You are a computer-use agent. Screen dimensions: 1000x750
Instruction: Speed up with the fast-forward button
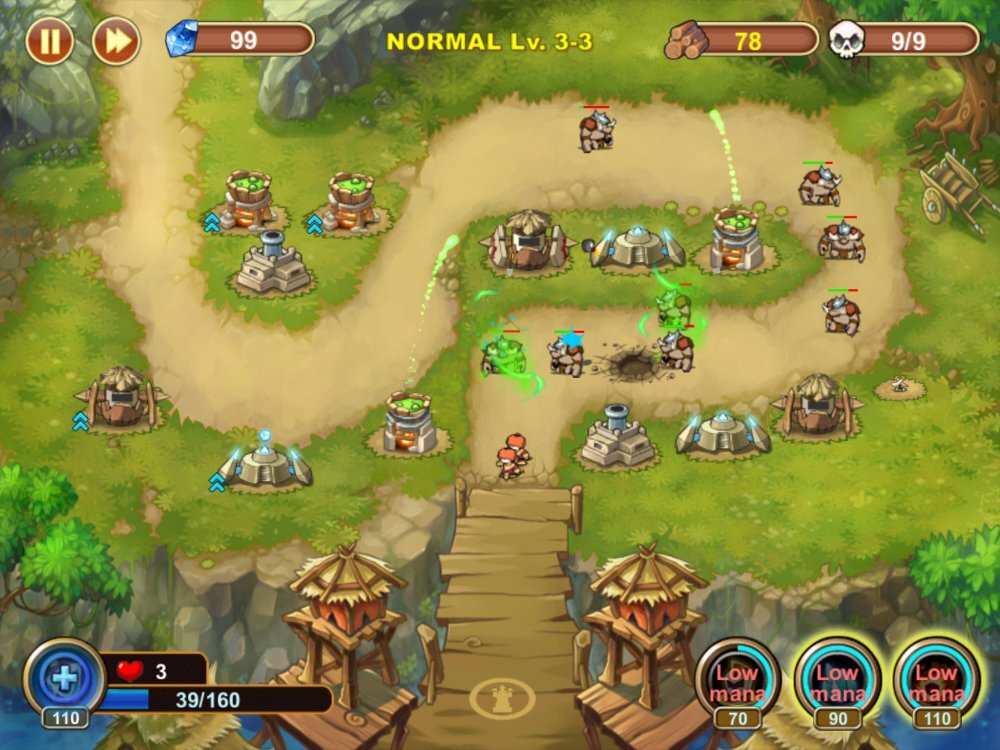(x=115, y=41)
